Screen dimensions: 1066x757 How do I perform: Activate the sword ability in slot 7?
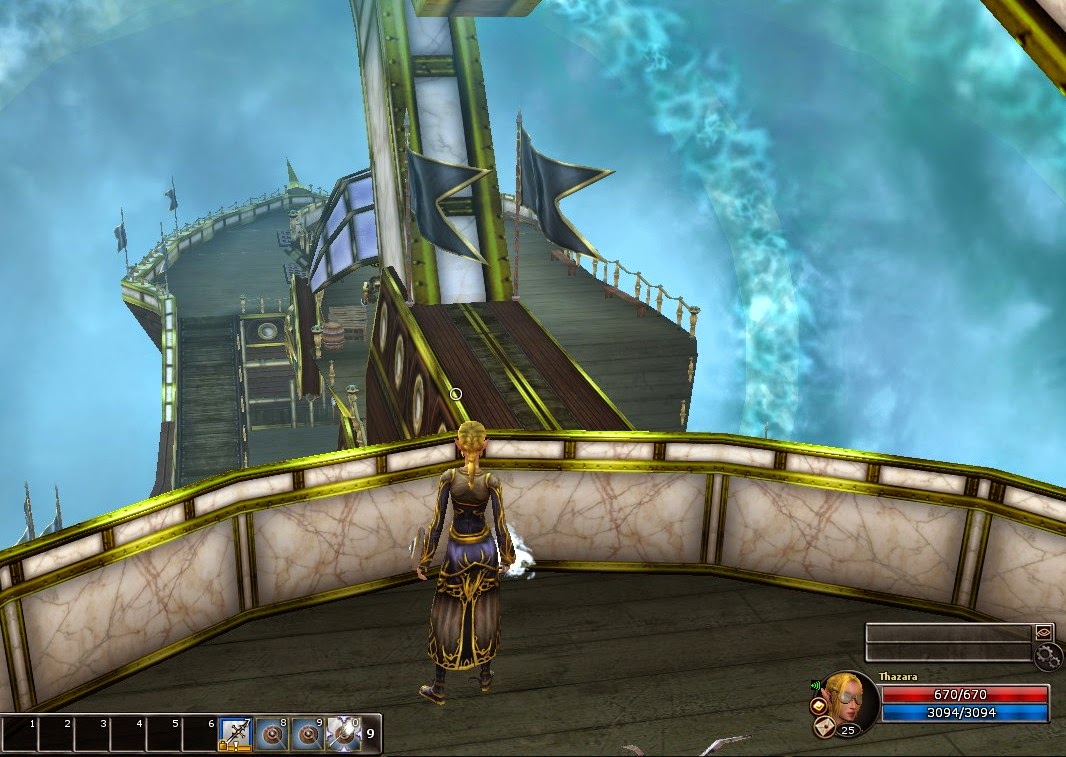[235, 734]
